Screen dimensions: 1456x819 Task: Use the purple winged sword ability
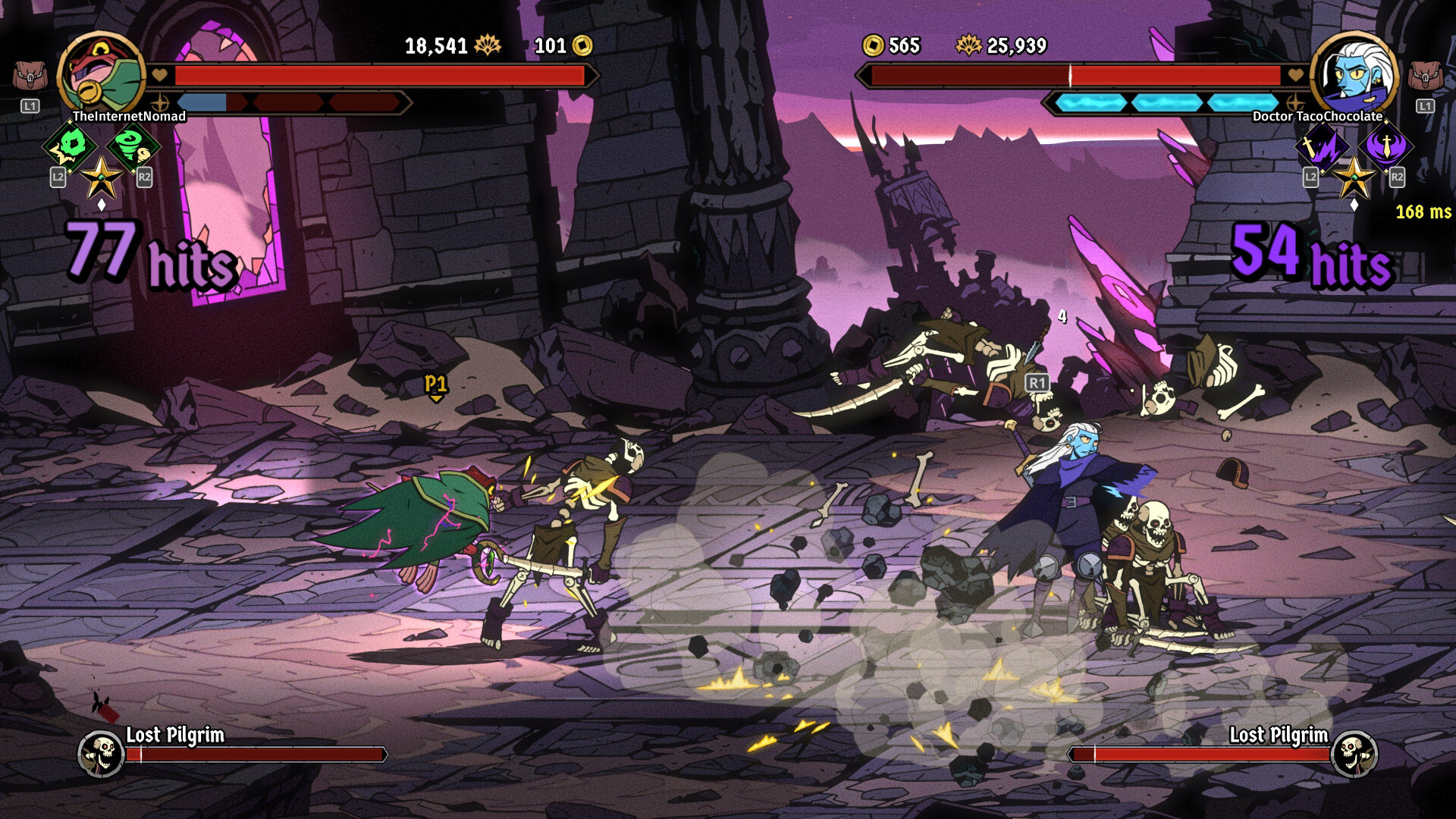[1385, 146]
